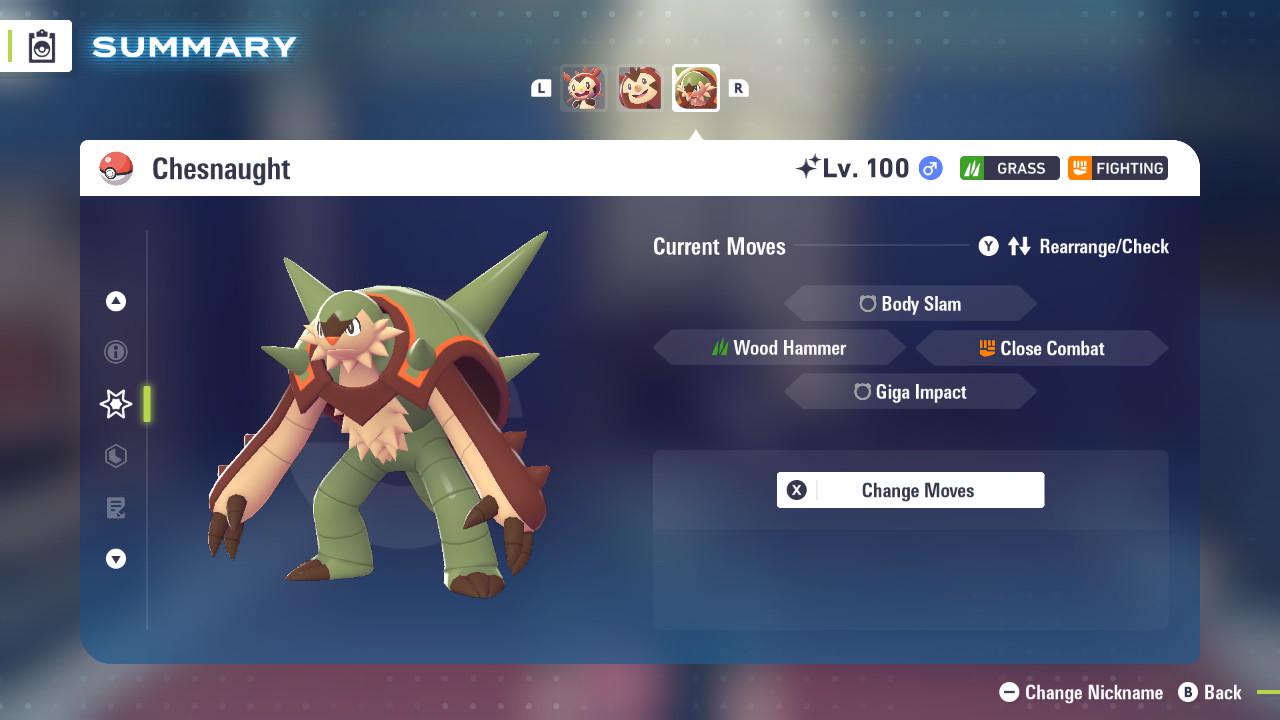This screenshot has height=720, width=1280.
Task: Click the Summary clipboard icon in the top-left corner
Action: [41, 45]
